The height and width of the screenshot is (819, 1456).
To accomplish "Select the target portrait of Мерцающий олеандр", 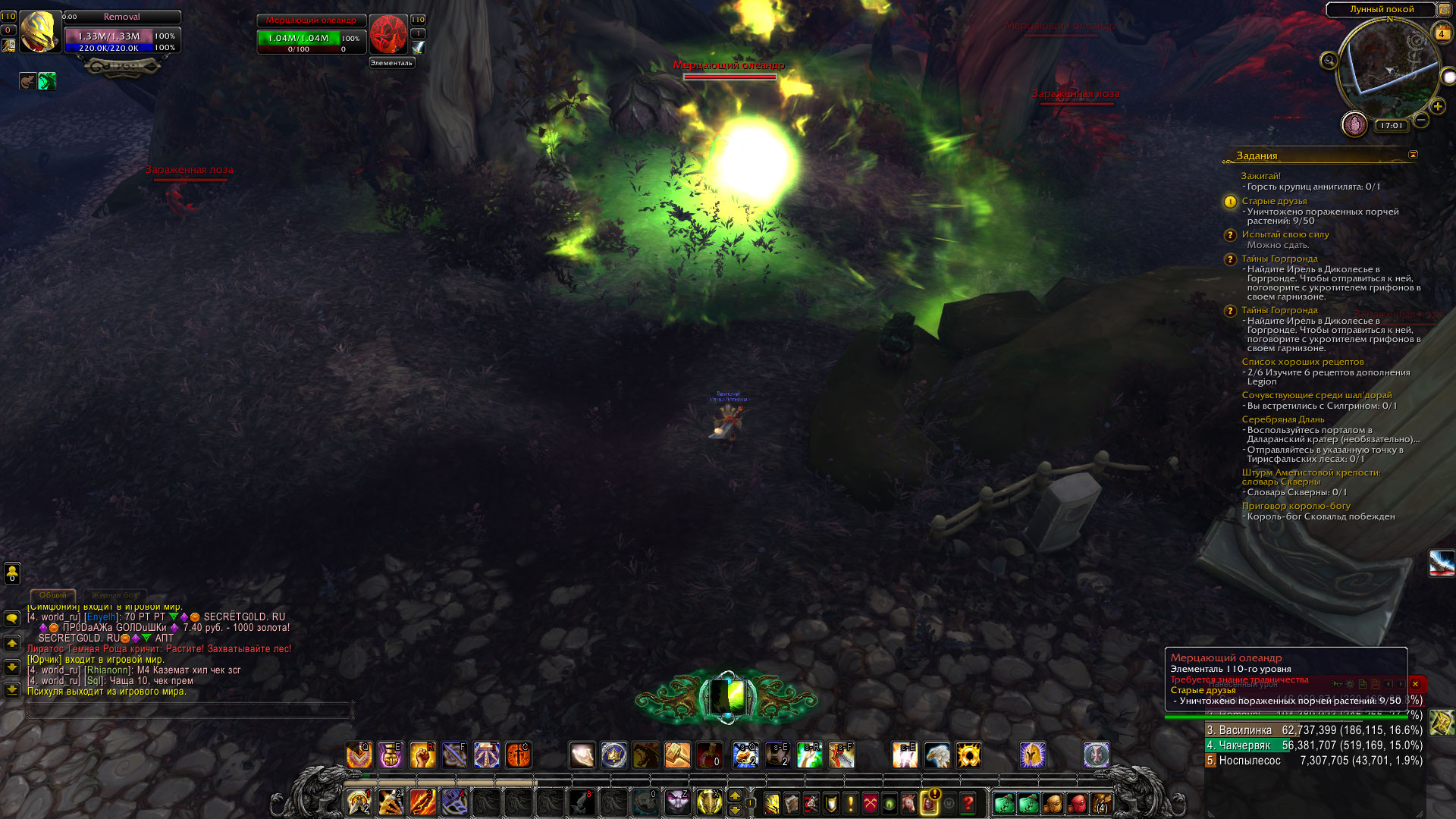I will 388,34.
